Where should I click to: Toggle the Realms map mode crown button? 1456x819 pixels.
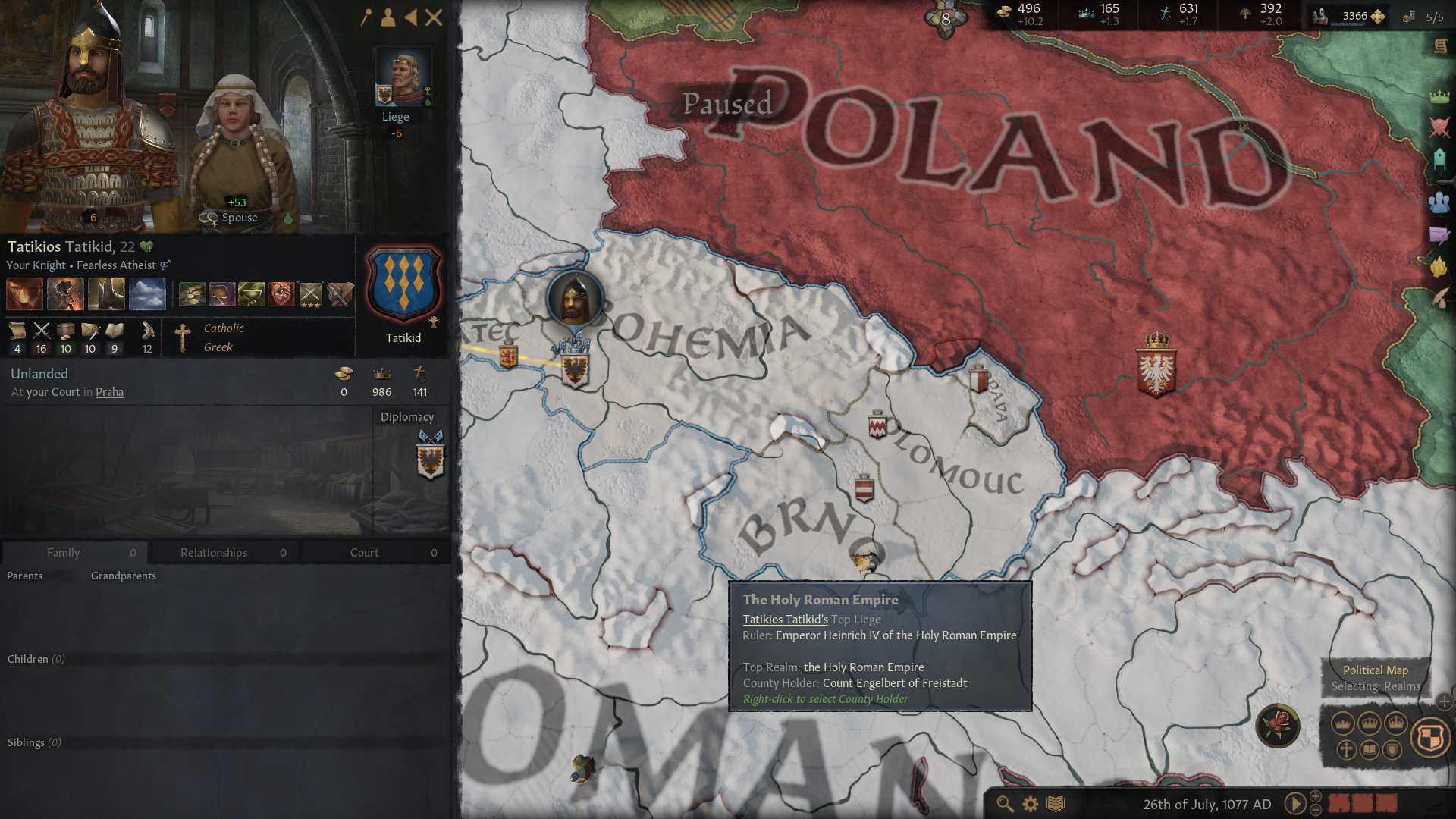click(1342, 724)
